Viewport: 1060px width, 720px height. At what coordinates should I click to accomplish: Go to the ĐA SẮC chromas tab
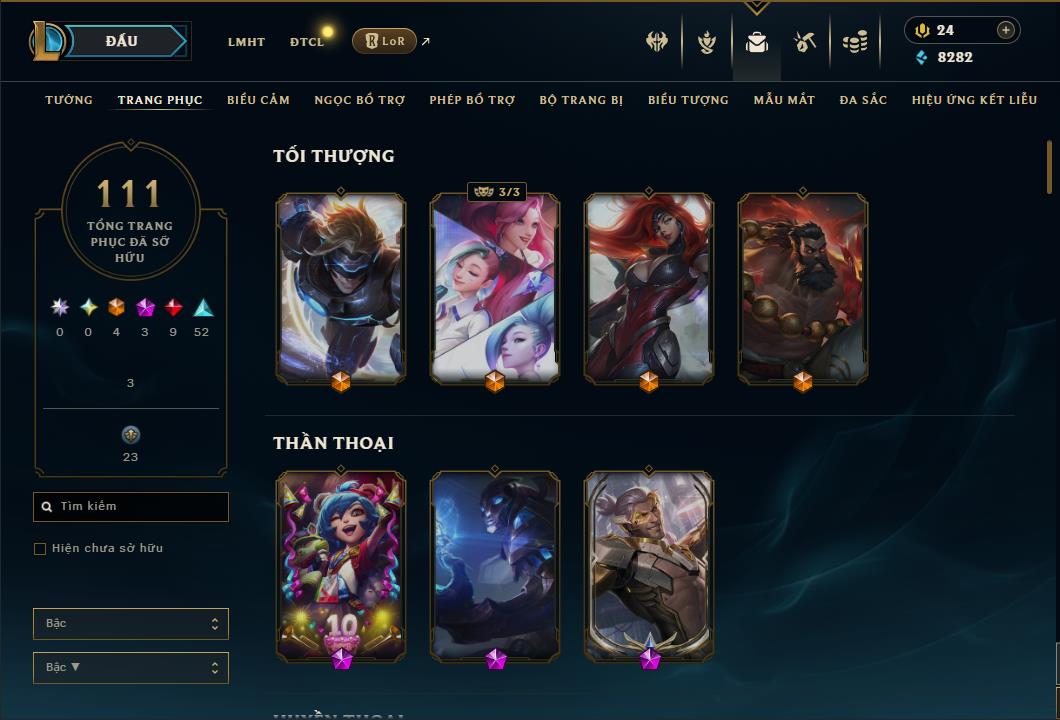(x=863, y=100)
